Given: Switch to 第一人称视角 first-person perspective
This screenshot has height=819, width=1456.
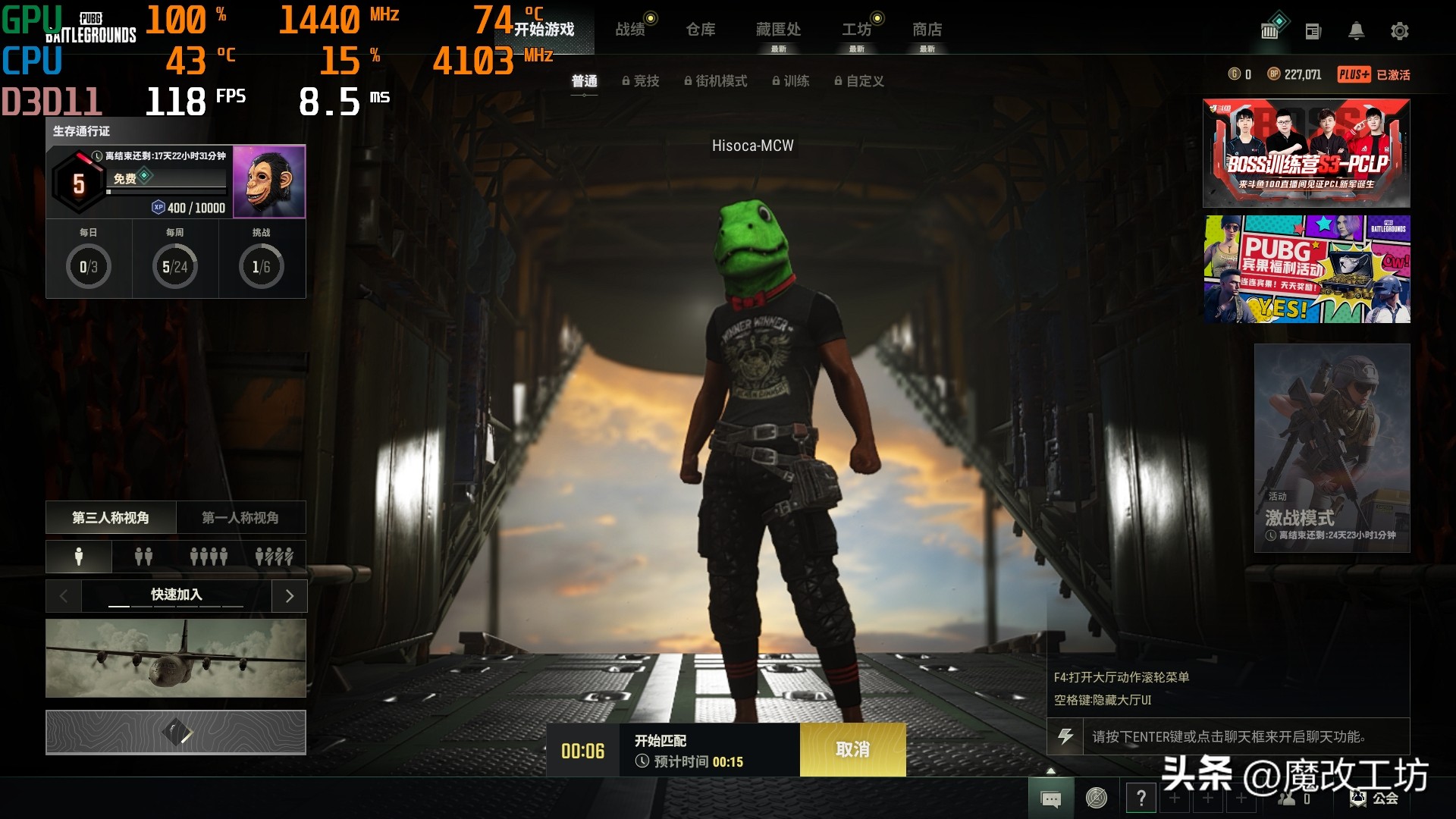Looking at the screenshot, I should pyautogui.click(x=240, y=518).
